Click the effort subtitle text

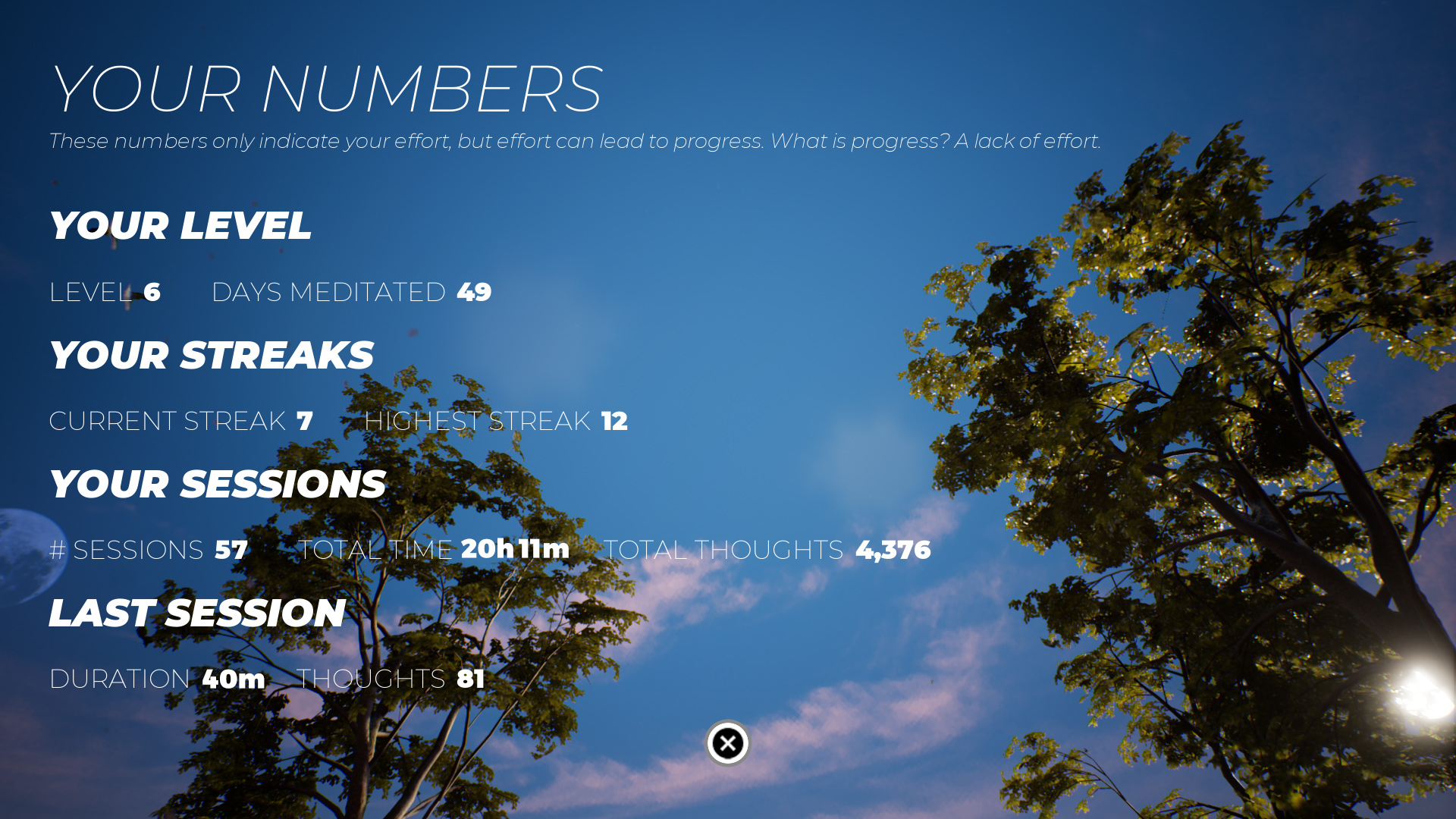[575, 140]
